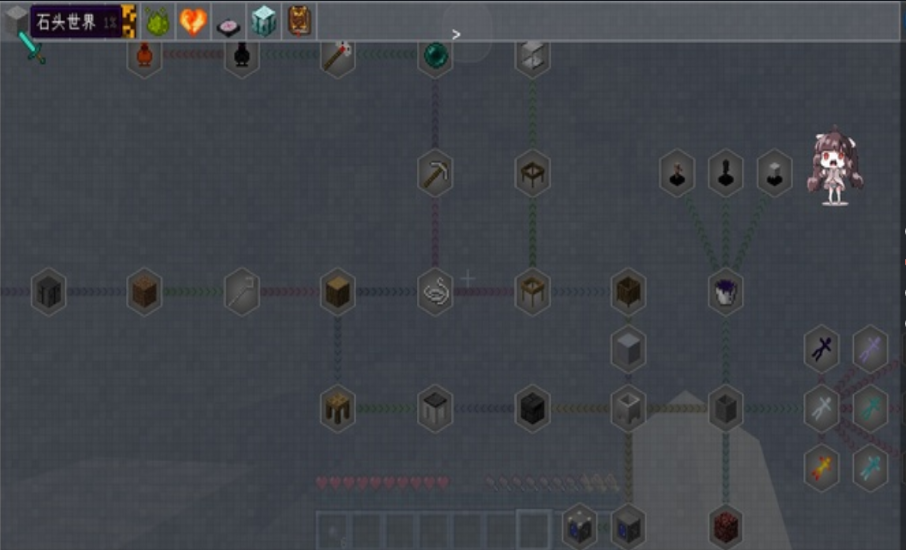
Task: Select the dark navy figure quest node
Action: 822,349
